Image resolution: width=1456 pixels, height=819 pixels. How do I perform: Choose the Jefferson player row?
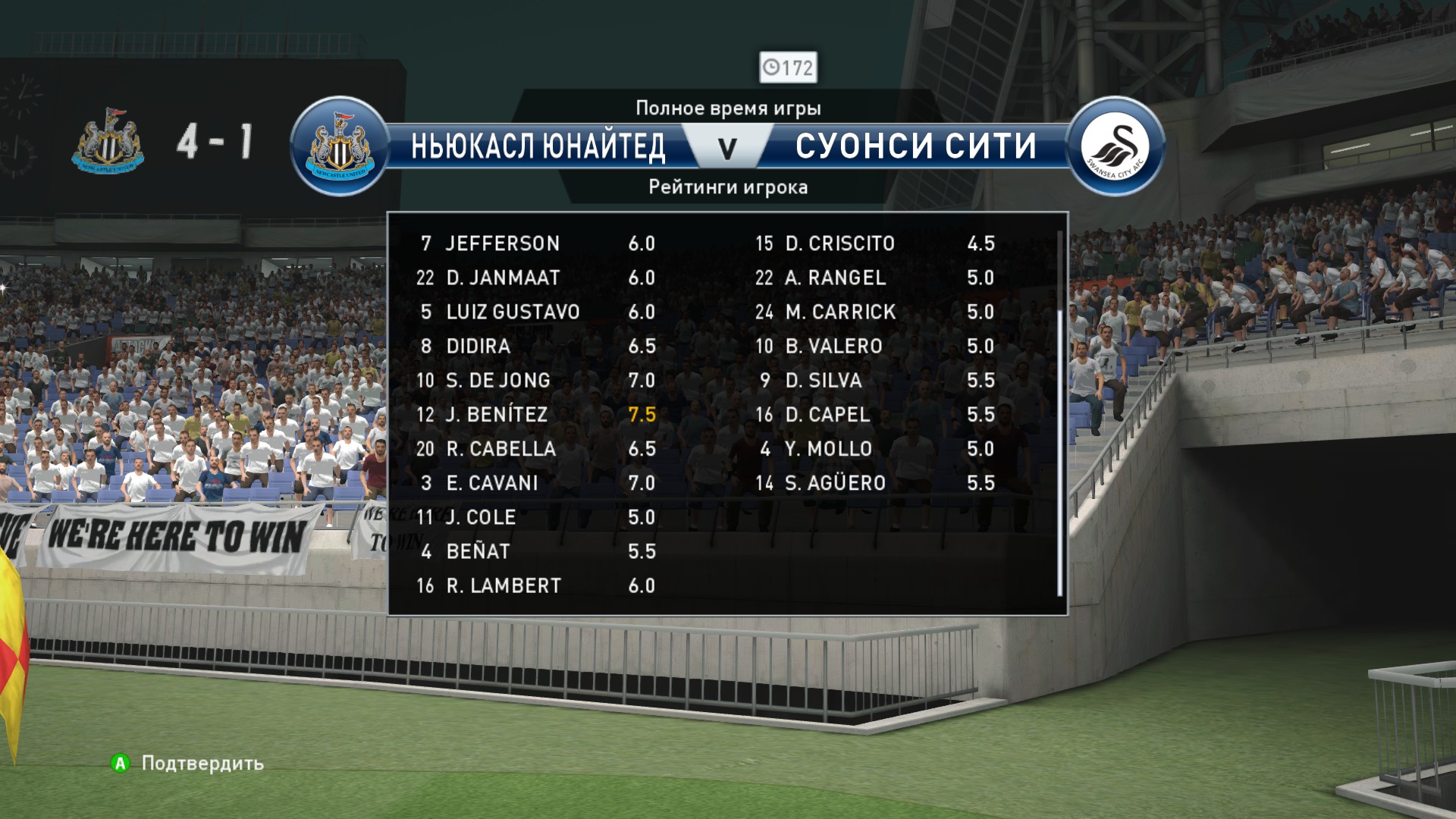point(535,243)
